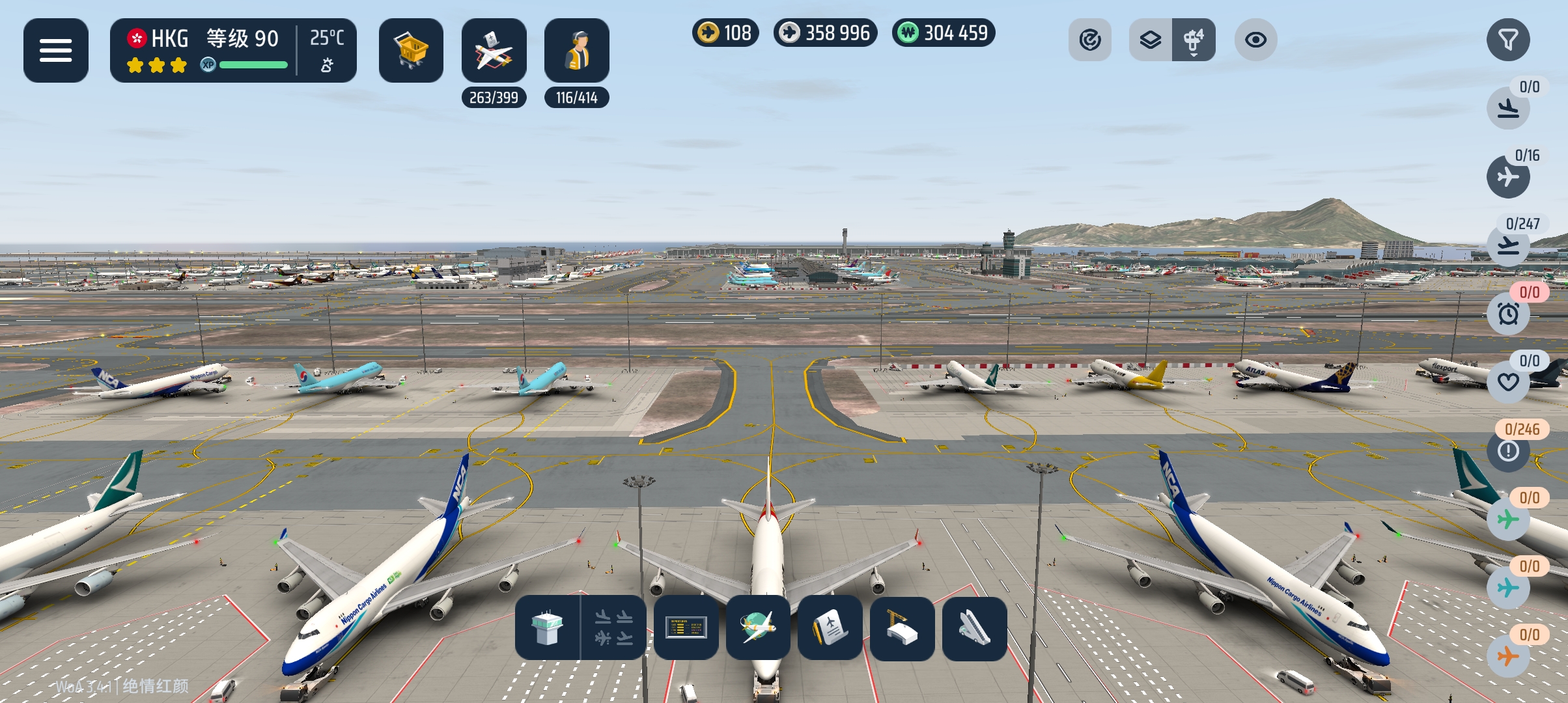The image size is (1568, 703).
Task: Open the funnel filter button
Action: 1507,40
